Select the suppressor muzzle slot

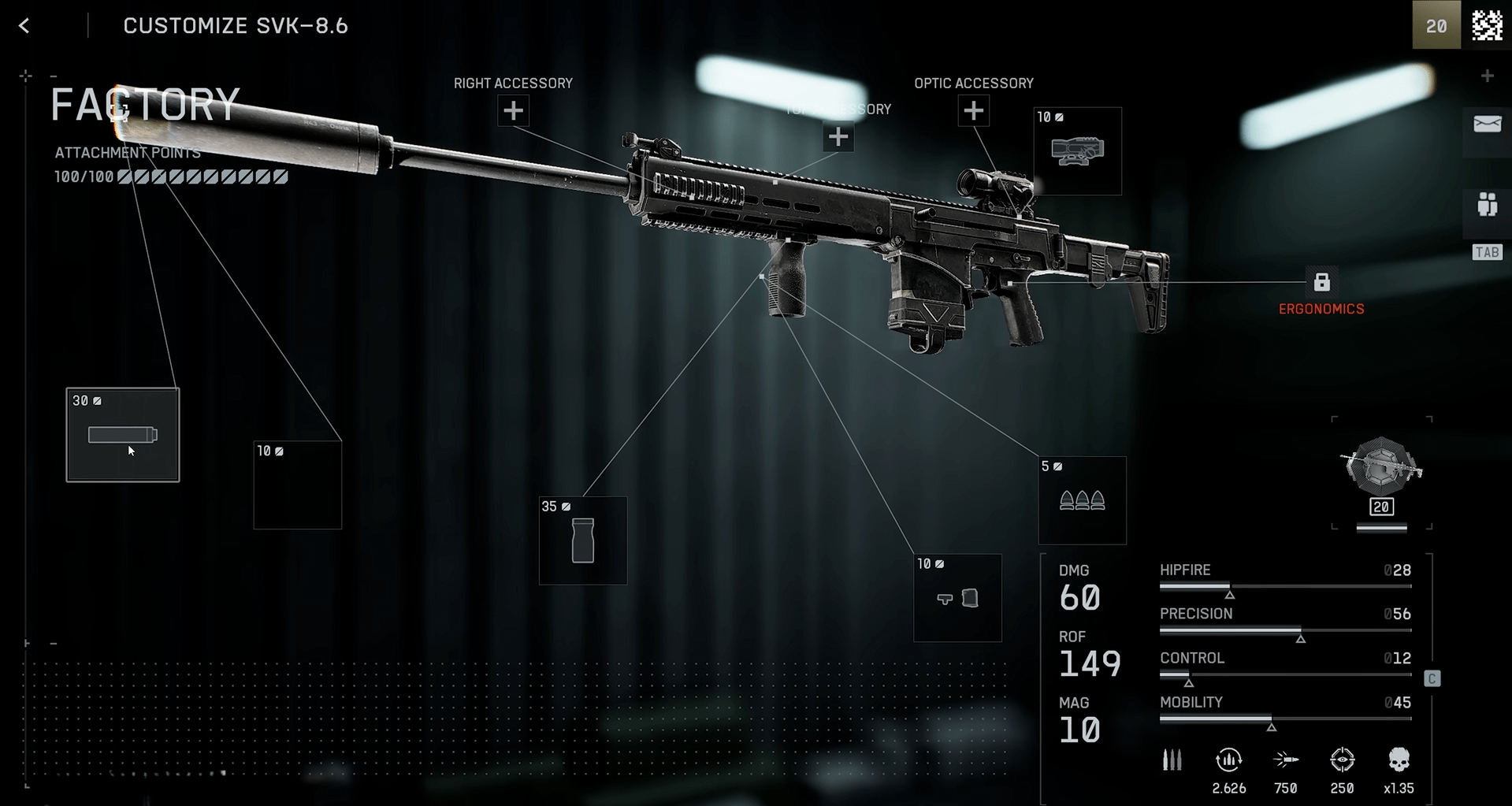122,434
